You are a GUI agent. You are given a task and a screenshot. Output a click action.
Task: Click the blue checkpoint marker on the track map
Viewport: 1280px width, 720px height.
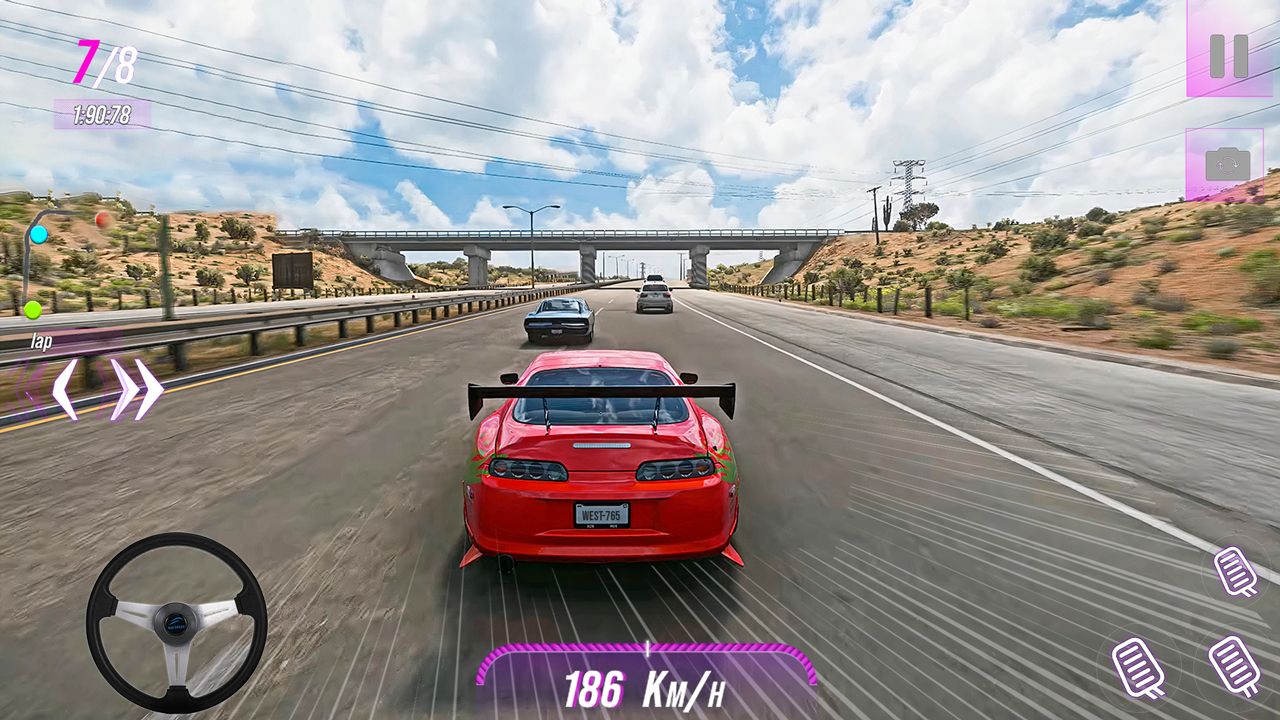click(37, 236)
